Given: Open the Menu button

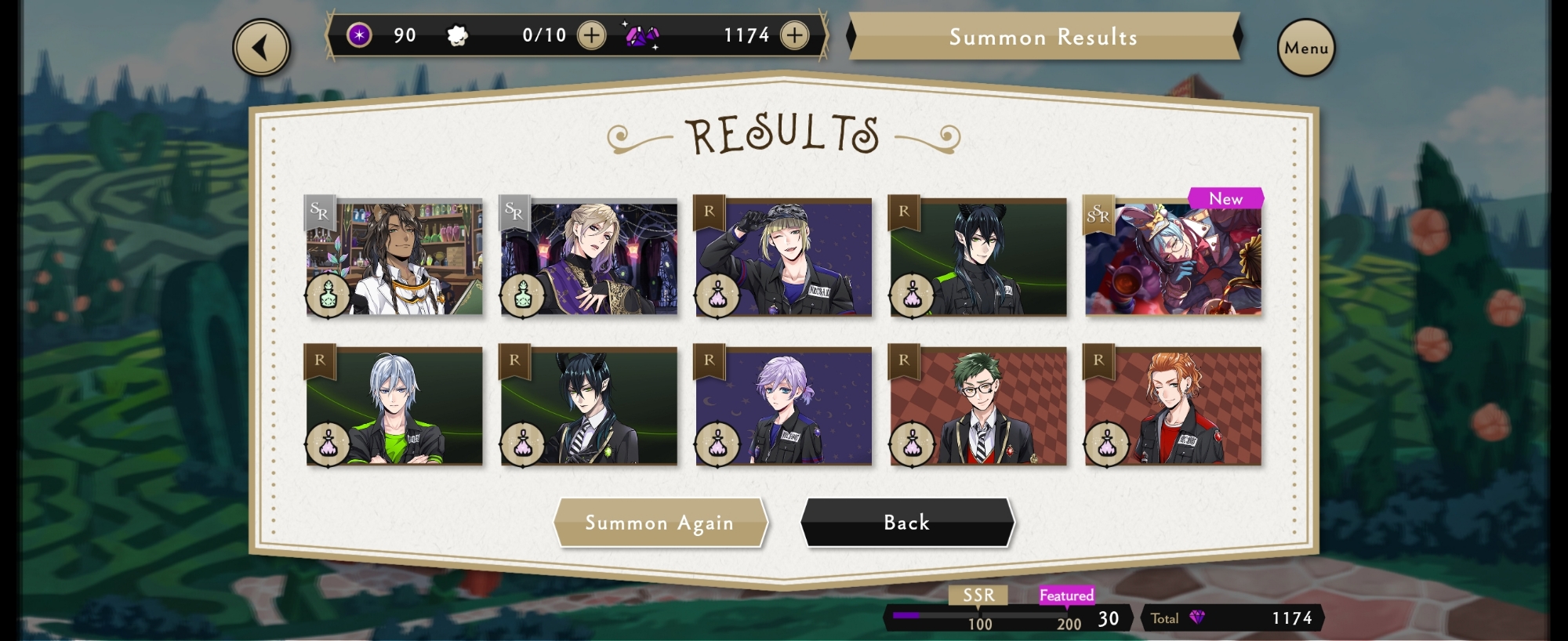Looking at the screenshot, I should tap(1305, 48).
